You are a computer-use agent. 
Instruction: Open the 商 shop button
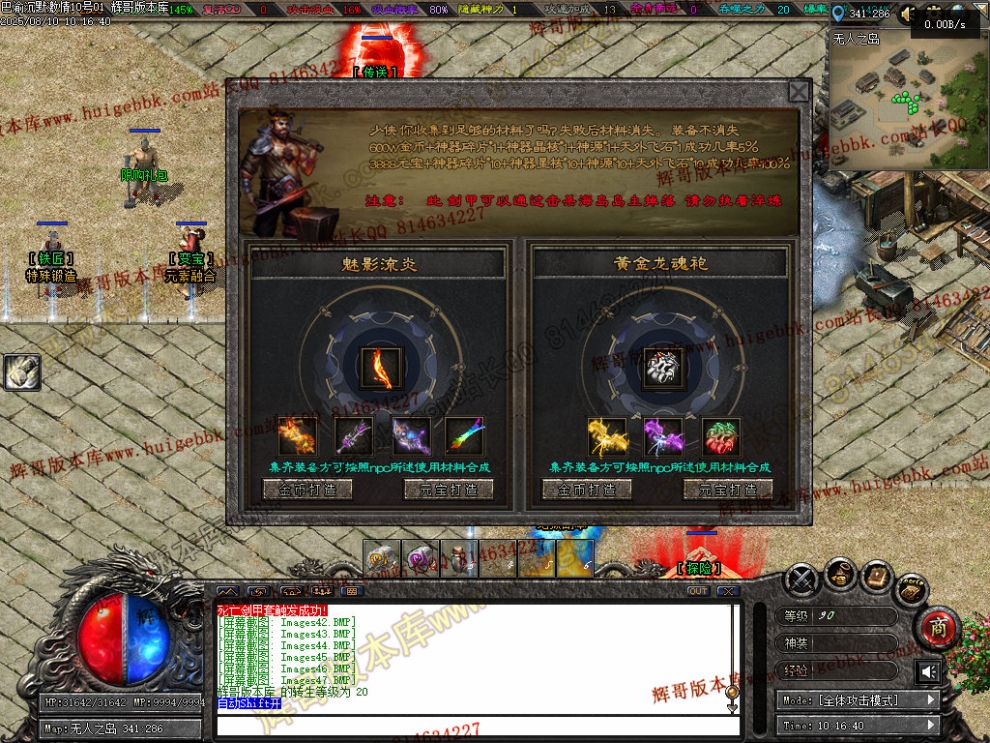pos(938,629)
